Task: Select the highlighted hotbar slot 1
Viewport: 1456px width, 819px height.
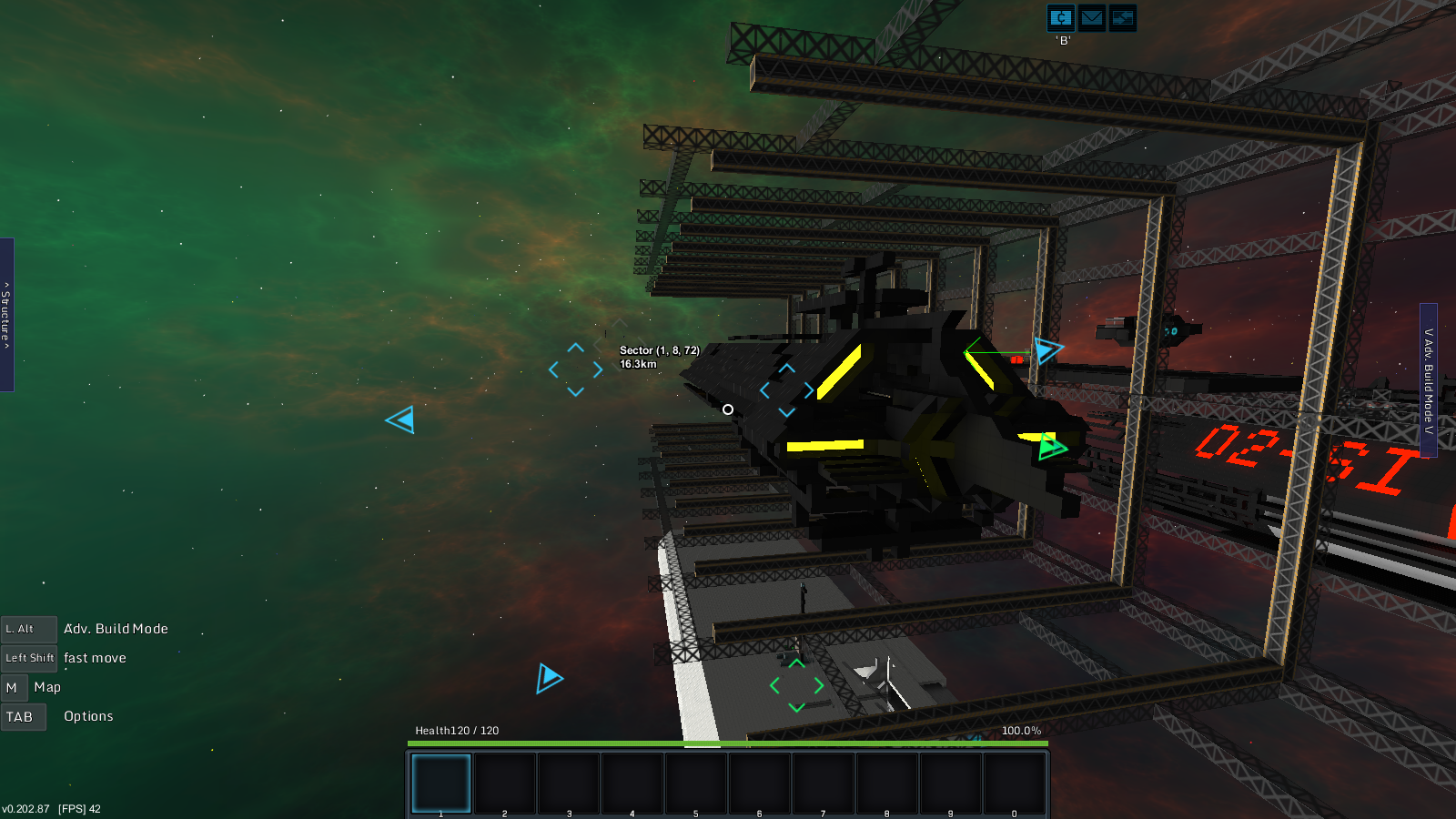Action: point(441,783)
